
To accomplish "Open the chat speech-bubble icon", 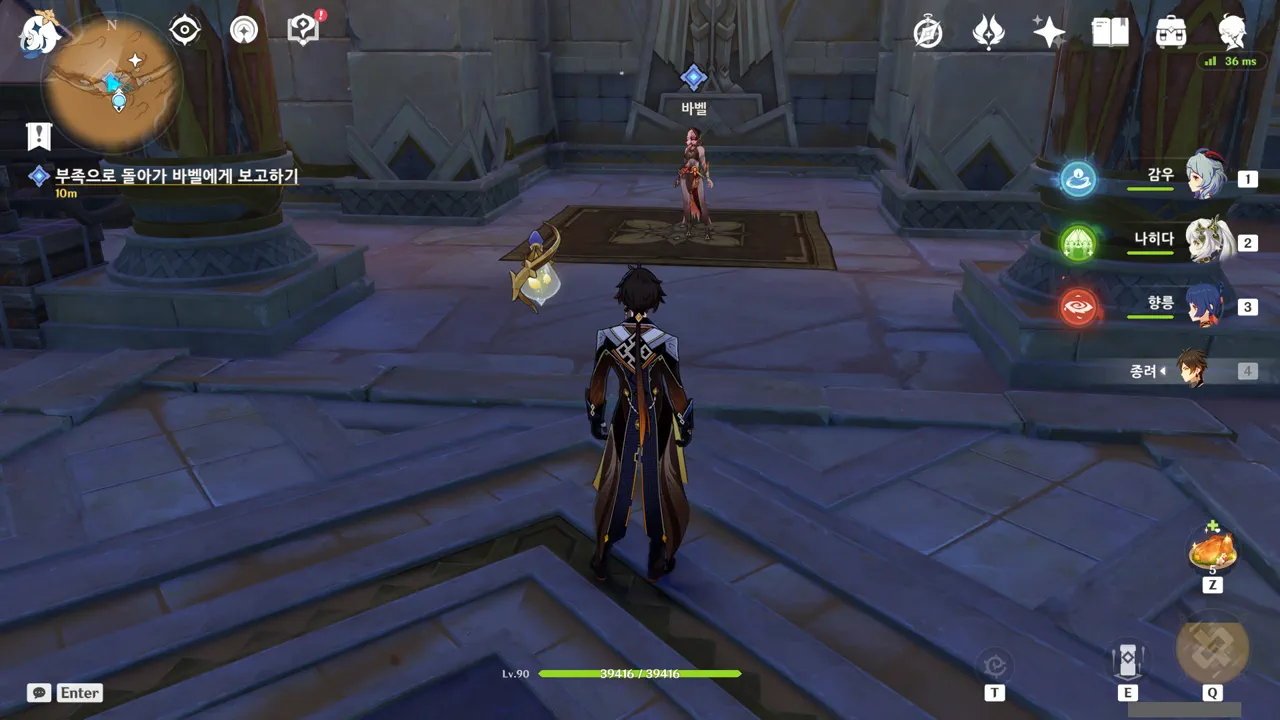I will (39, 692).
